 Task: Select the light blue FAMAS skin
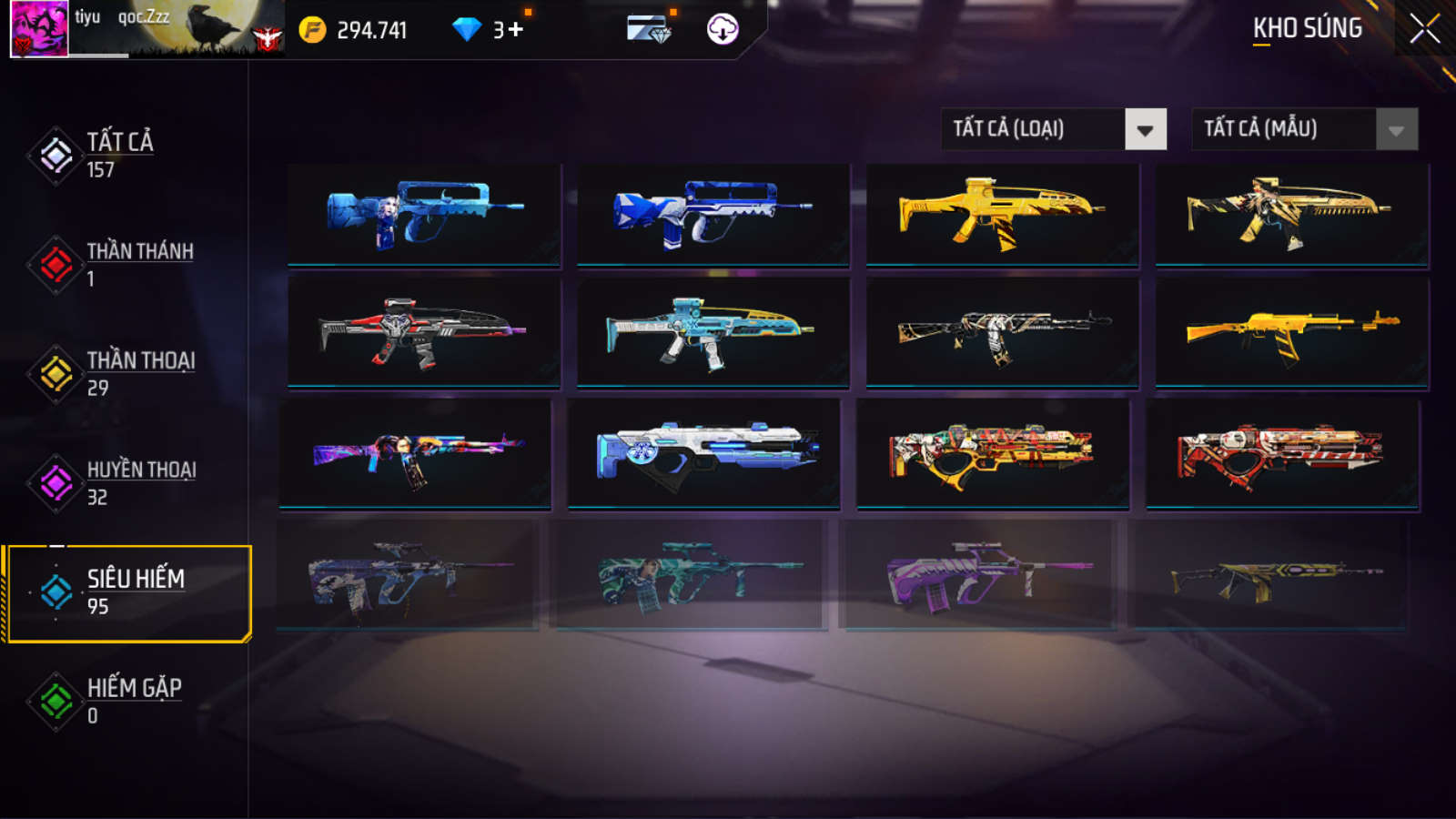pos(424,215)
